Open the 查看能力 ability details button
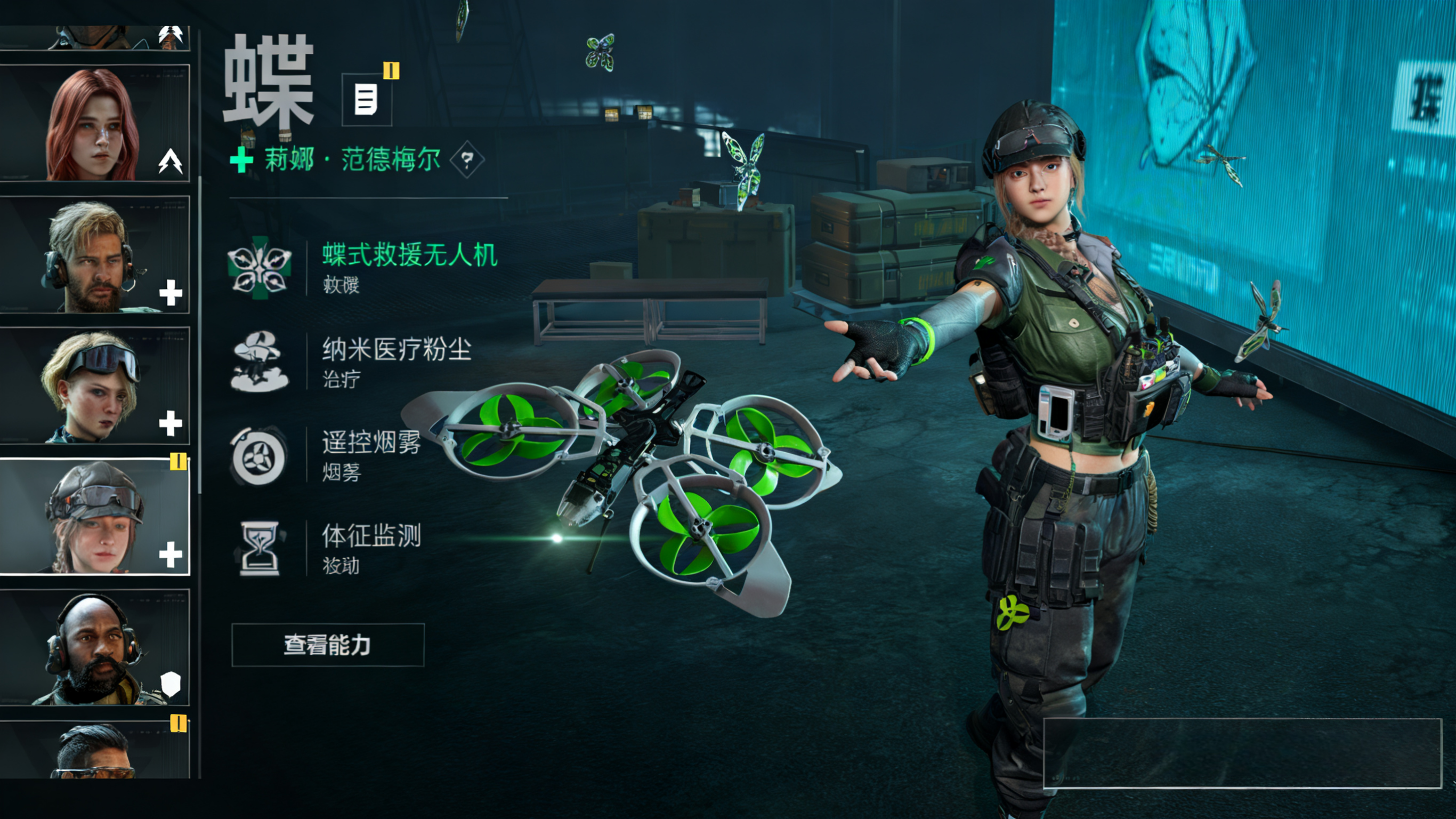The image size is (1456, 819). pyautogui.click(x=327, y=645)
